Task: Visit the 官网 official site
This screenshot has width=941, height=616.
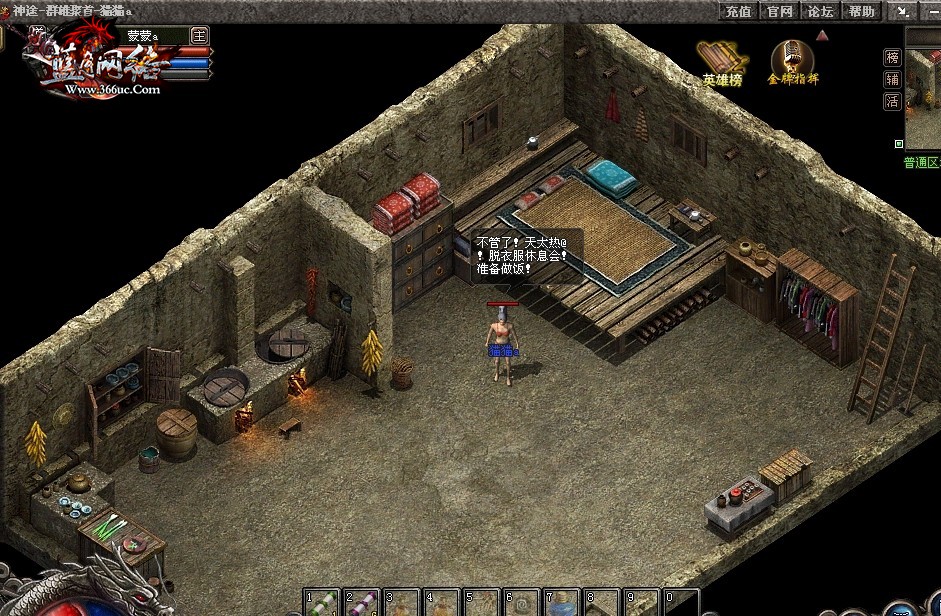Action: click(x=779, y=11)
